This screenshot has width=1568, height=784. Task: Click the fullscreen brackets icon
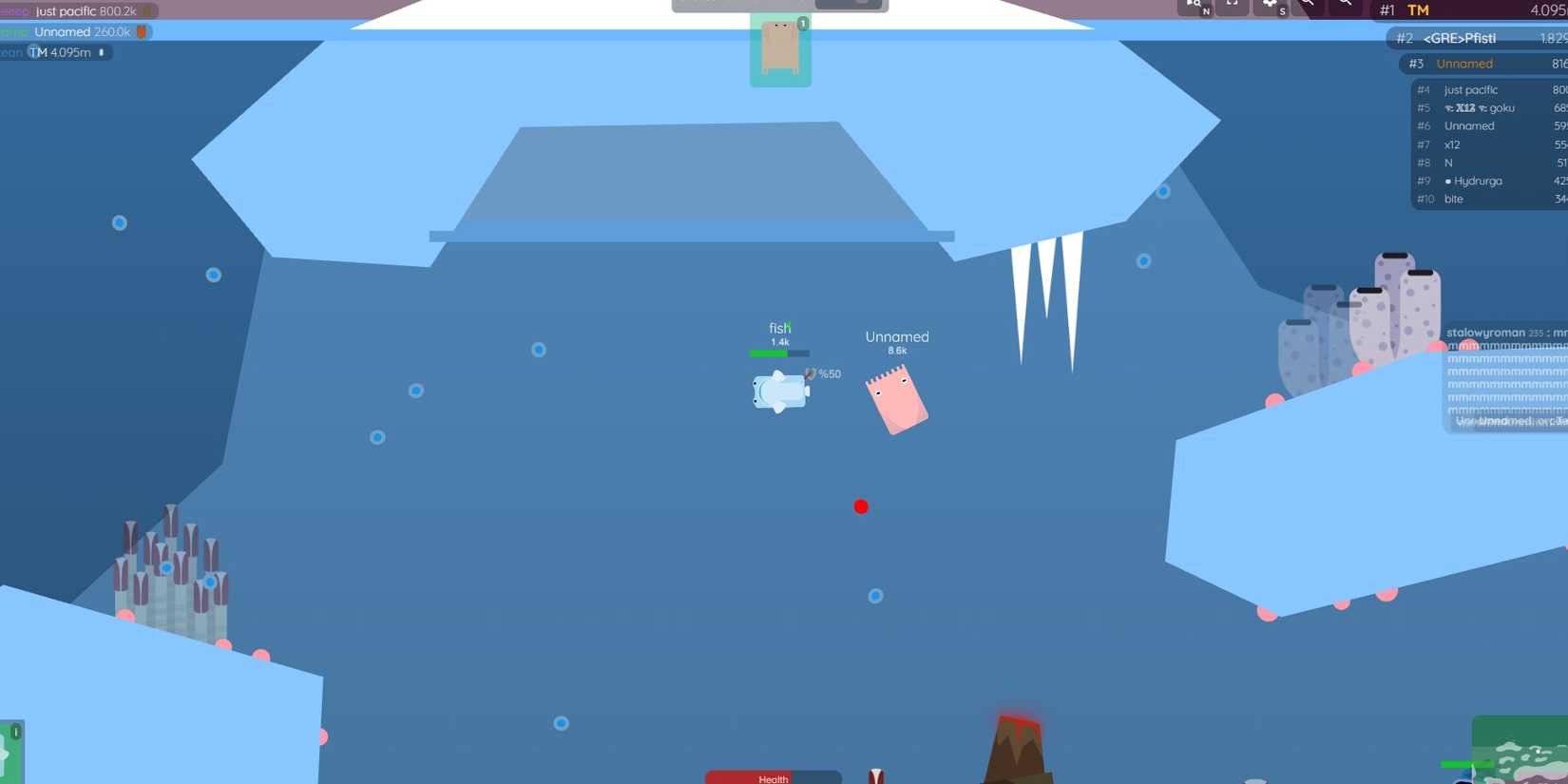tap(1232, 5)
